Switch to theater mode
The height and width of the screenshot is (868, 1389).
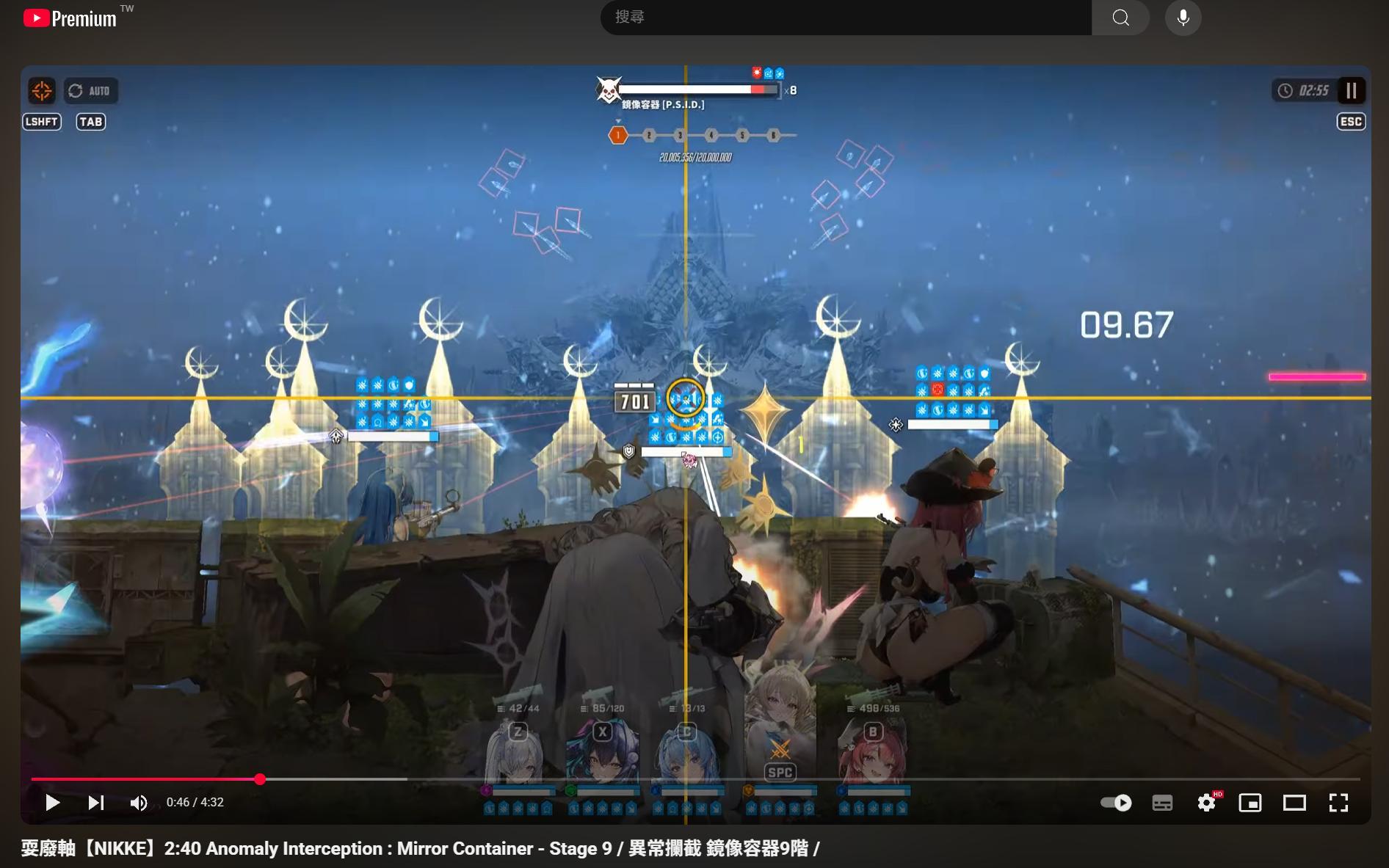pos(1293,803)
